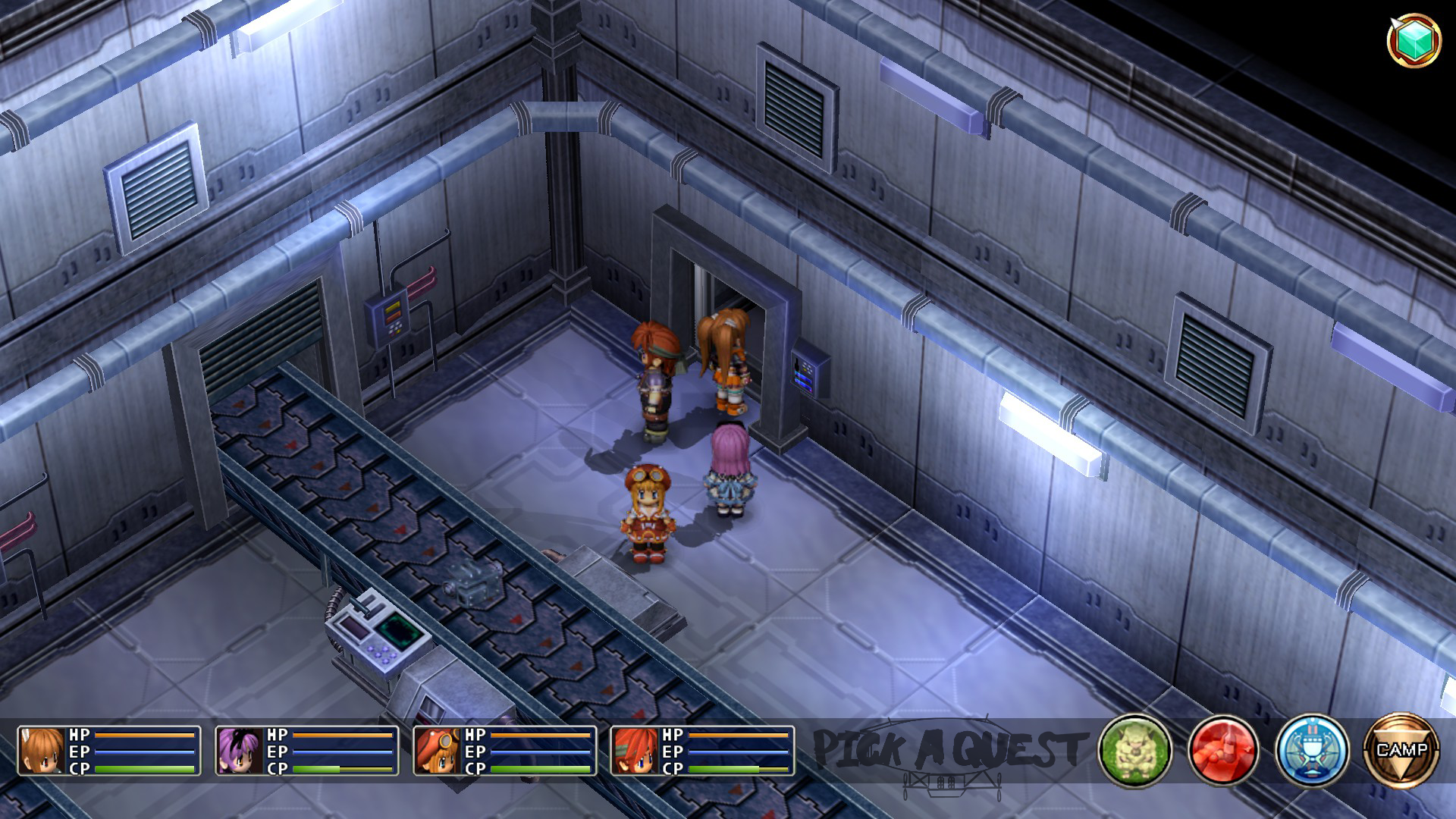
Task: Select the red bottle item icon
Action: [x=1222, y=751]
